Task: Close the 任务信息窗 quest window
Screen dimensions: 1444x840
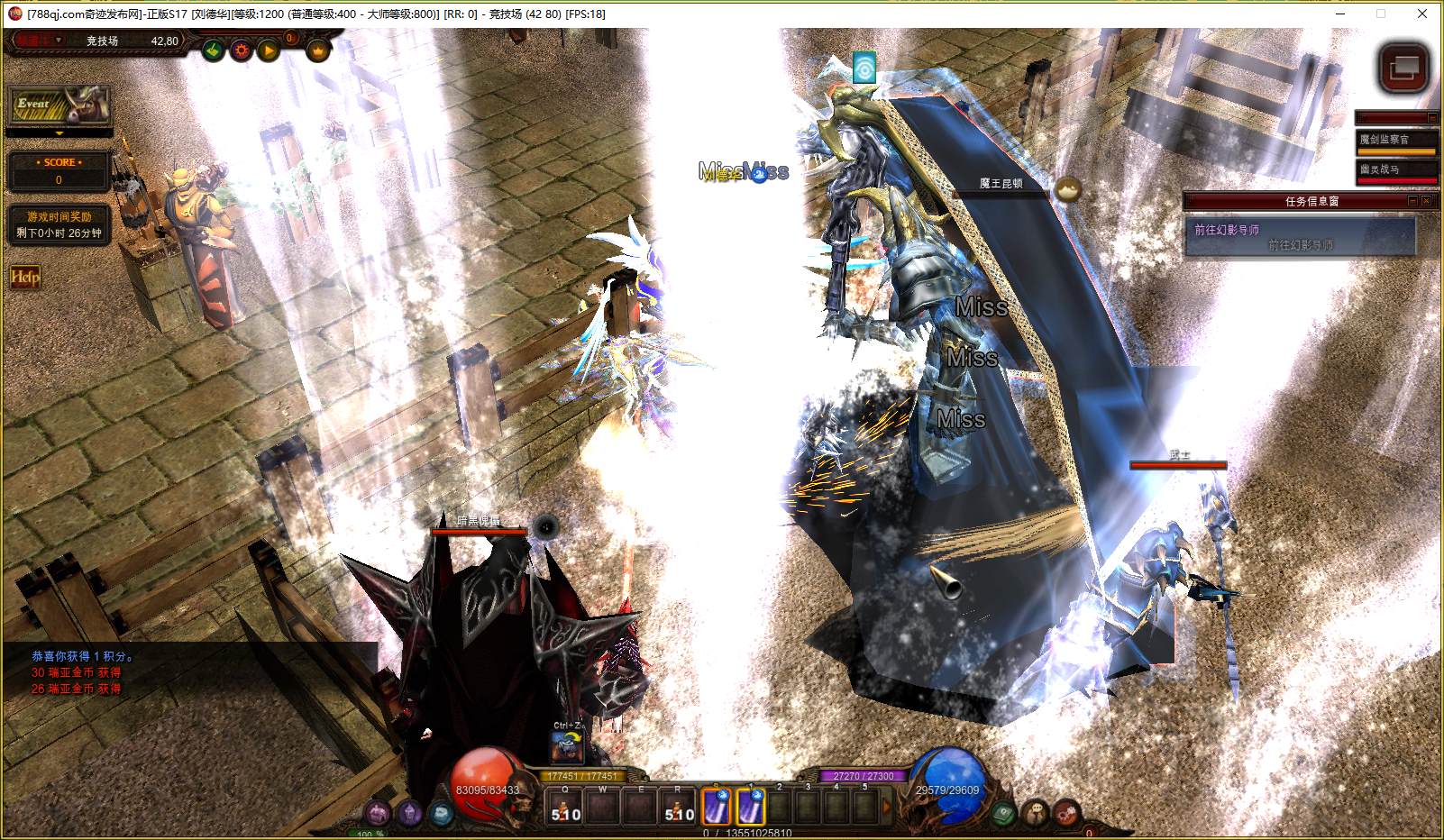Action: pyautogui.click(x=1426, y=201)
